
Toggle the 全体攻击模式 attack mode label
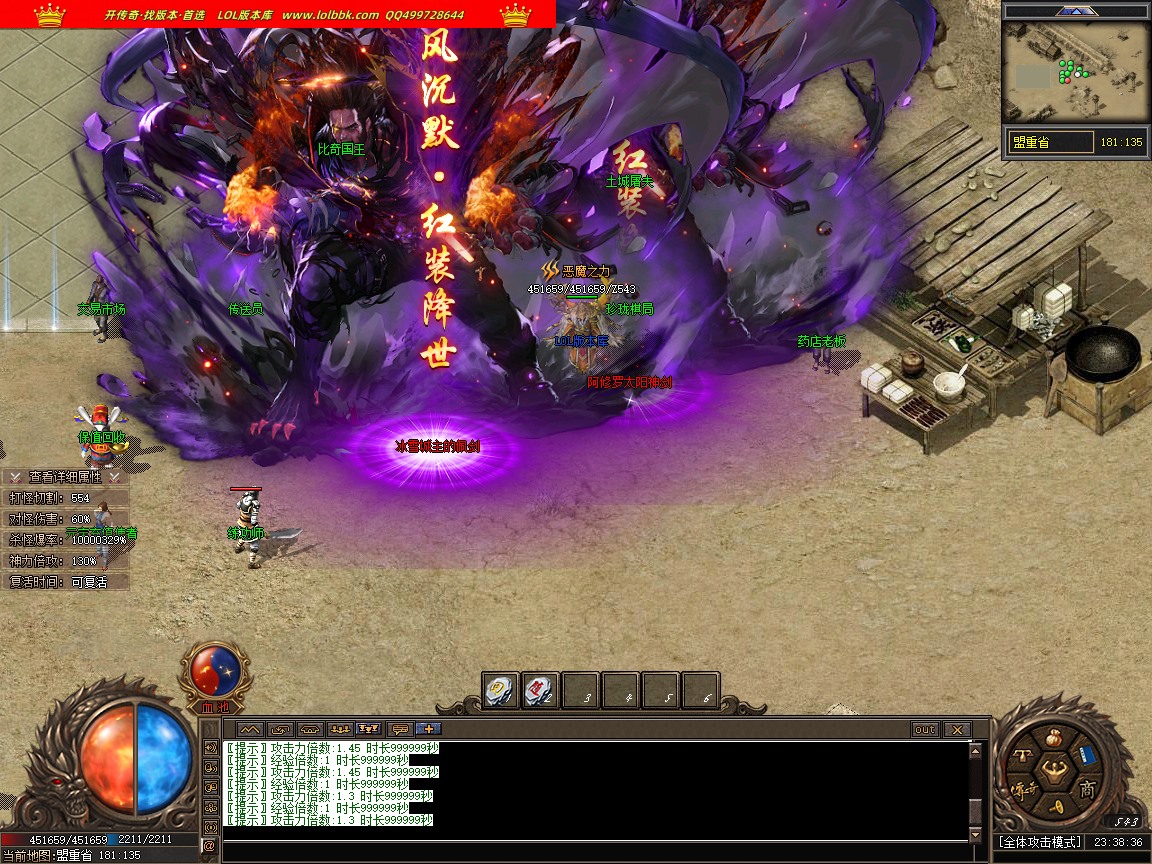1040,842
